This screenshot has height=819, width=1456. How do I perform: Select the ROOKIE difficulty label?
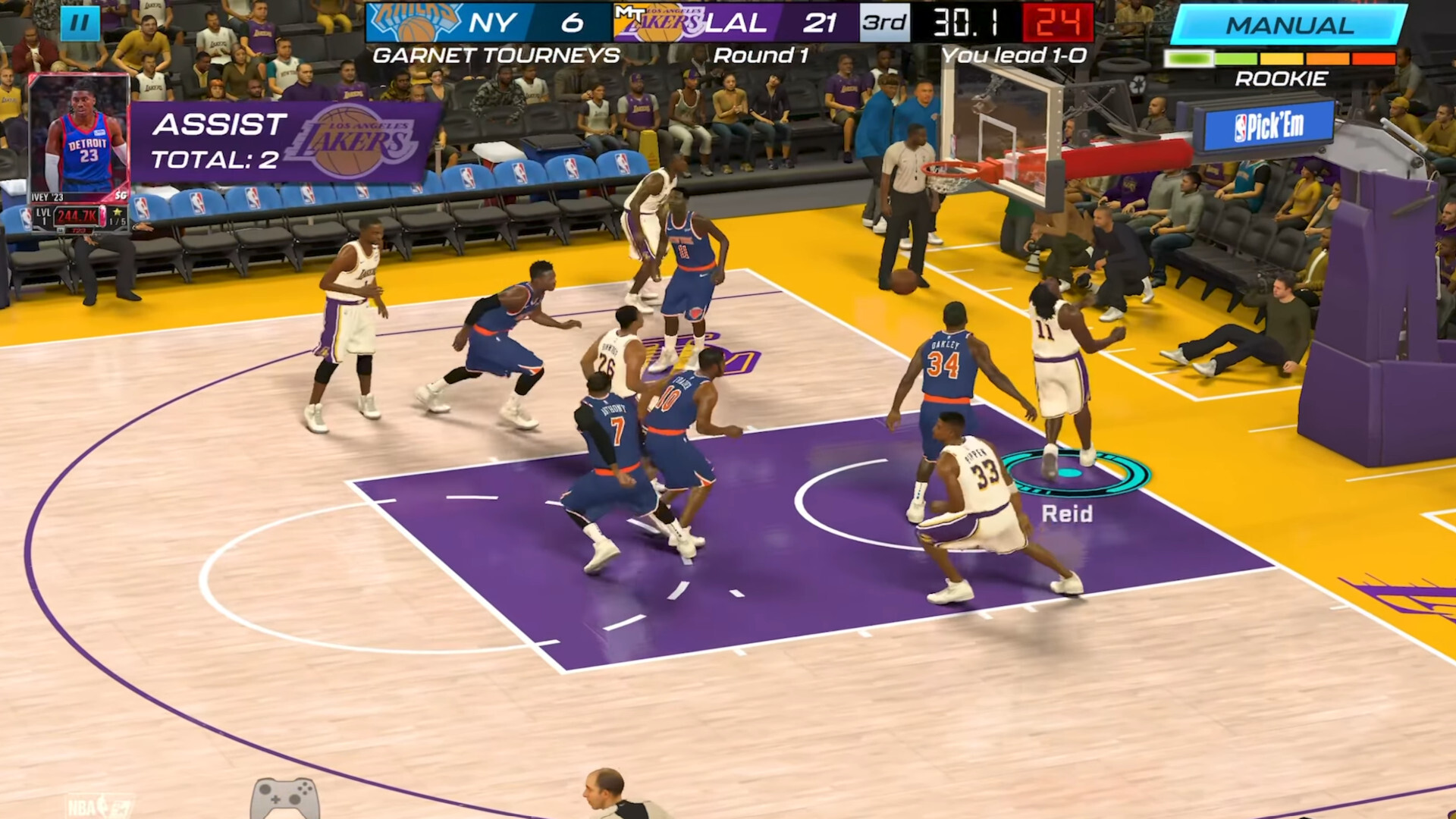click(1282, 78)
